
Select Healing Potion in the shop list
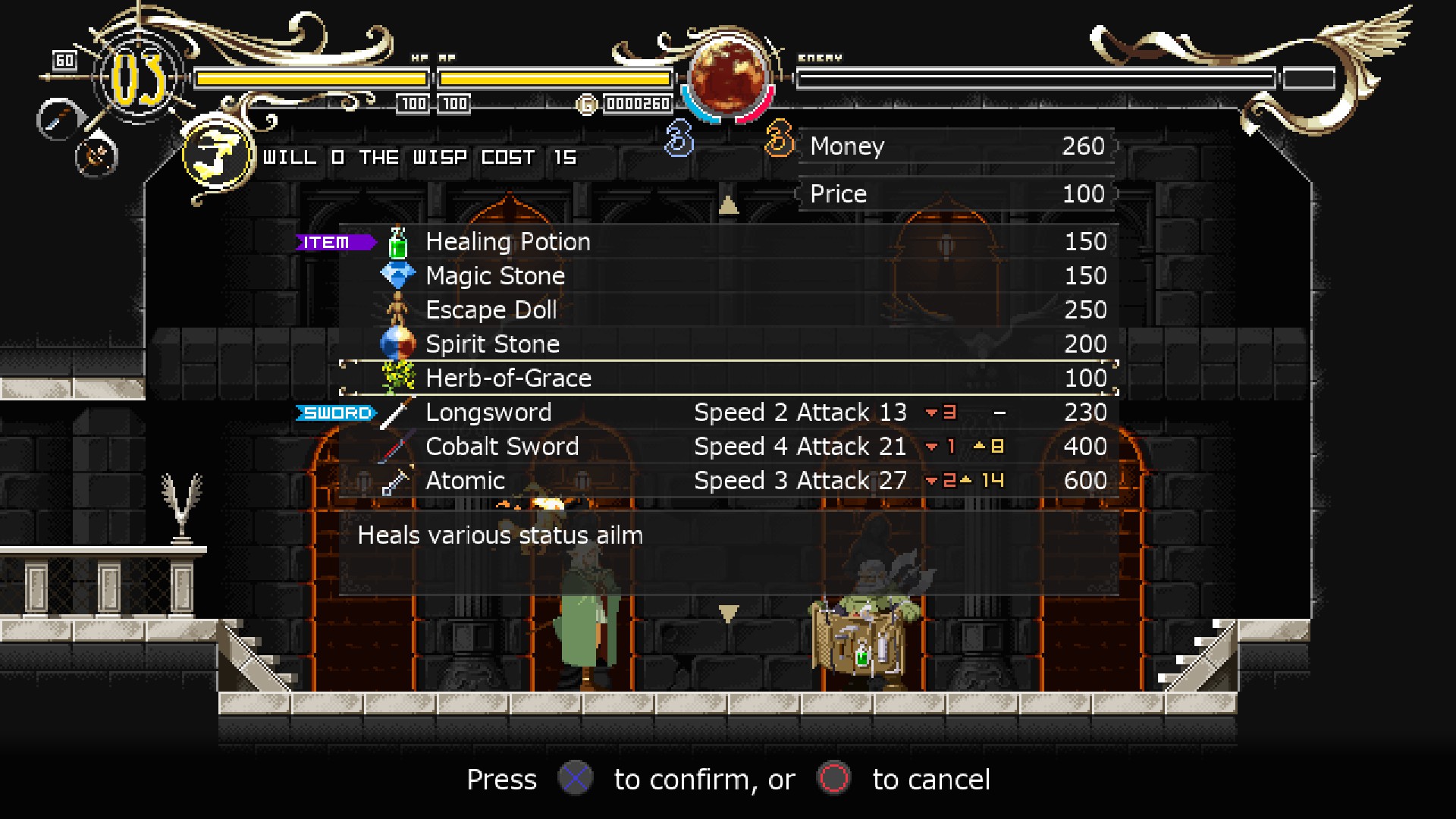click(507, 242)
